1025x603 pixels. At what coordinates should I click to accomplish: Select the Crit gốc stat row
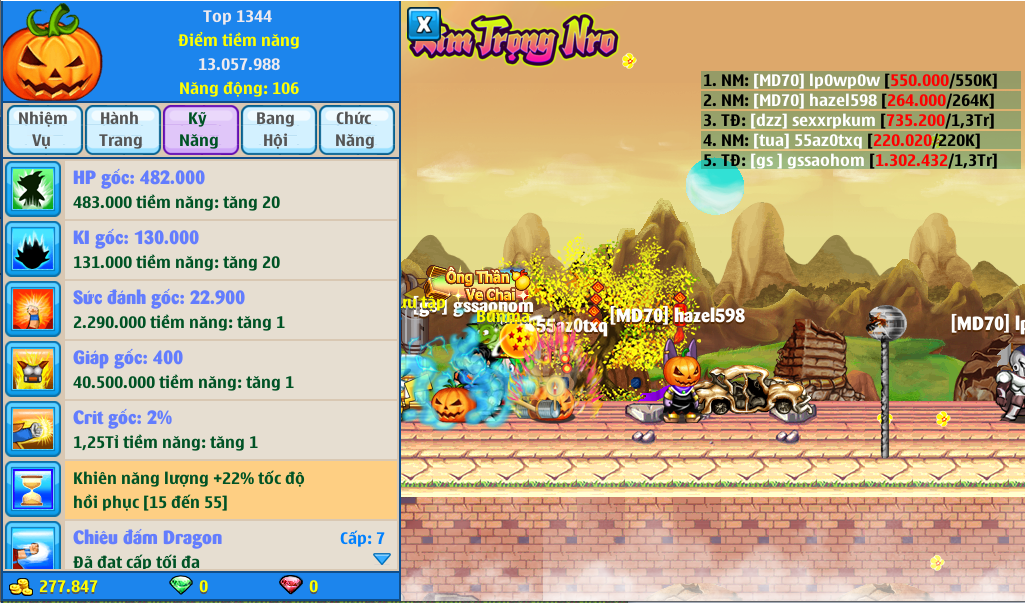200,430
